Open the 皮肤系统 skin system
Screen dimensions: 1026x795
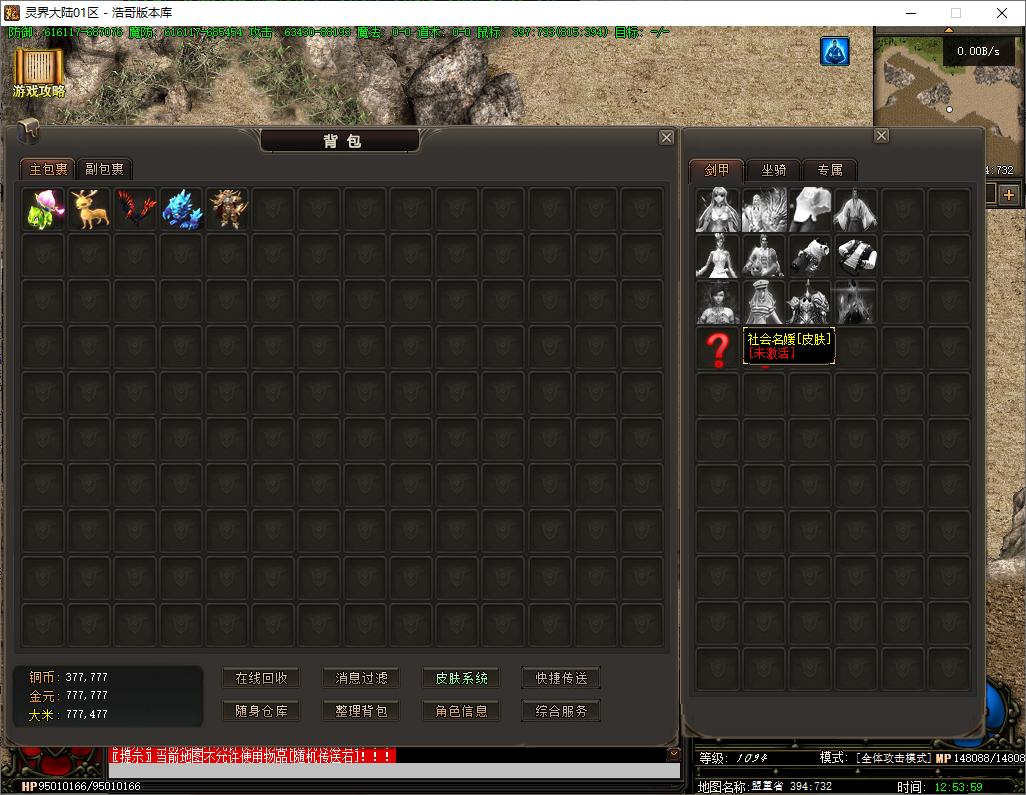[x=461, y=678]
